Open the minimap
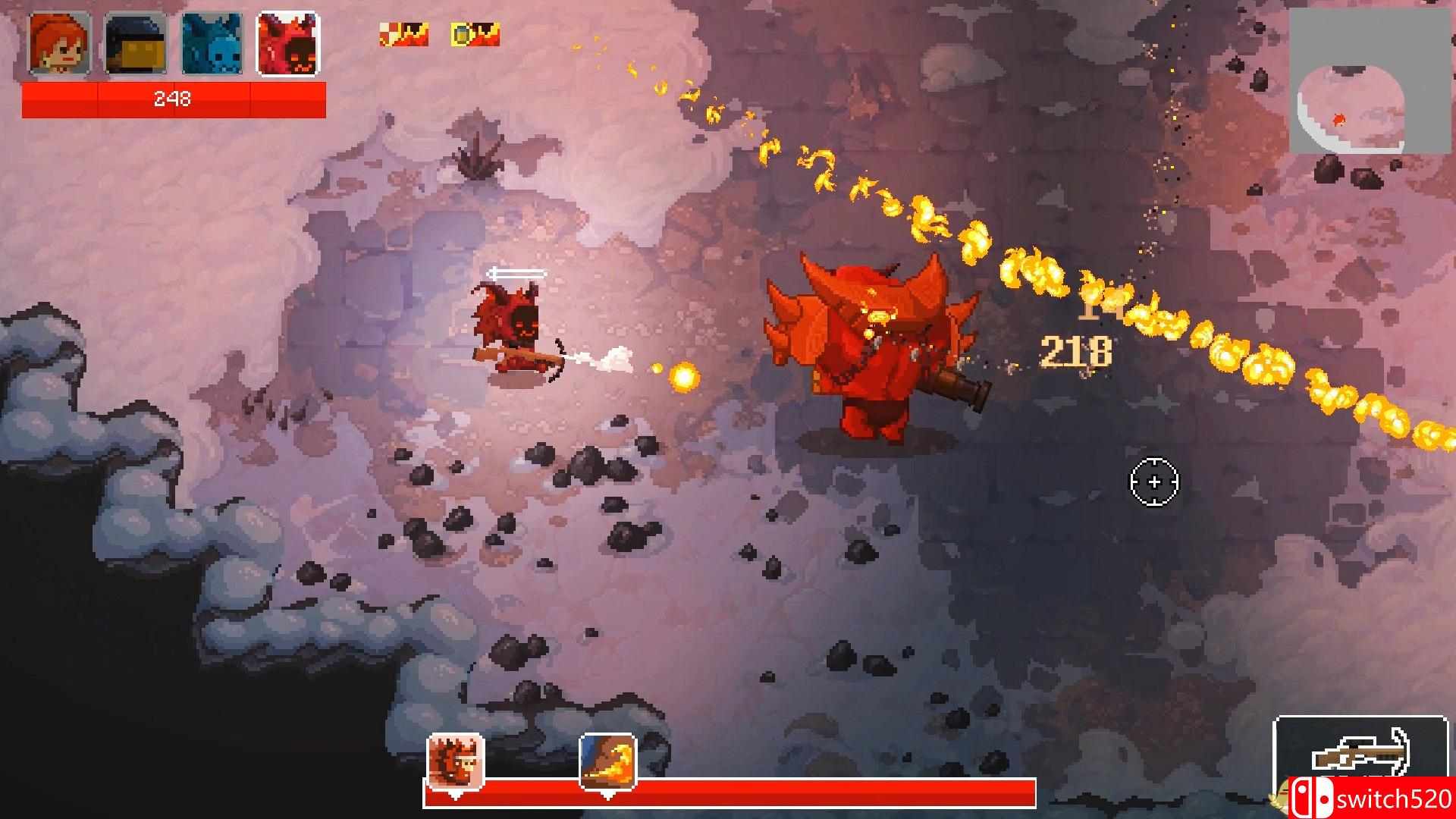This screenshot has height=819, width=1456. (x=1351, y=91)
